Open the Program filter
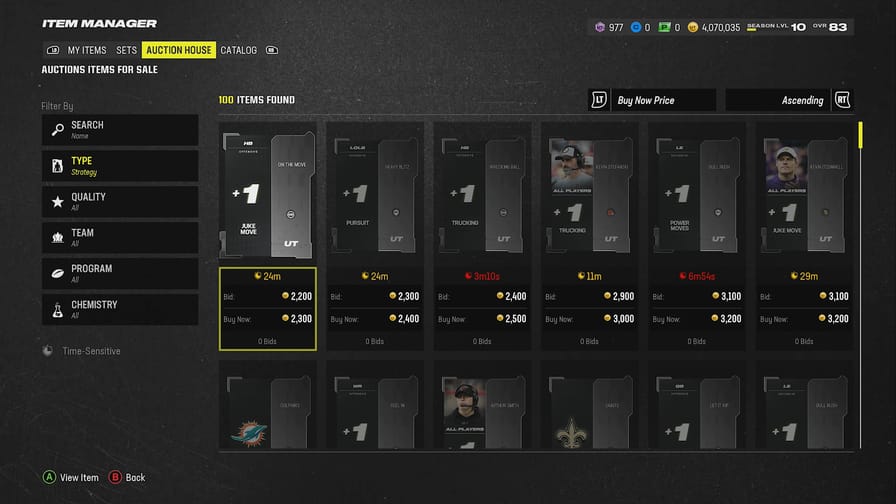This screenshot has width=896, height=504. pyautogui.click(x=120, y=274)
